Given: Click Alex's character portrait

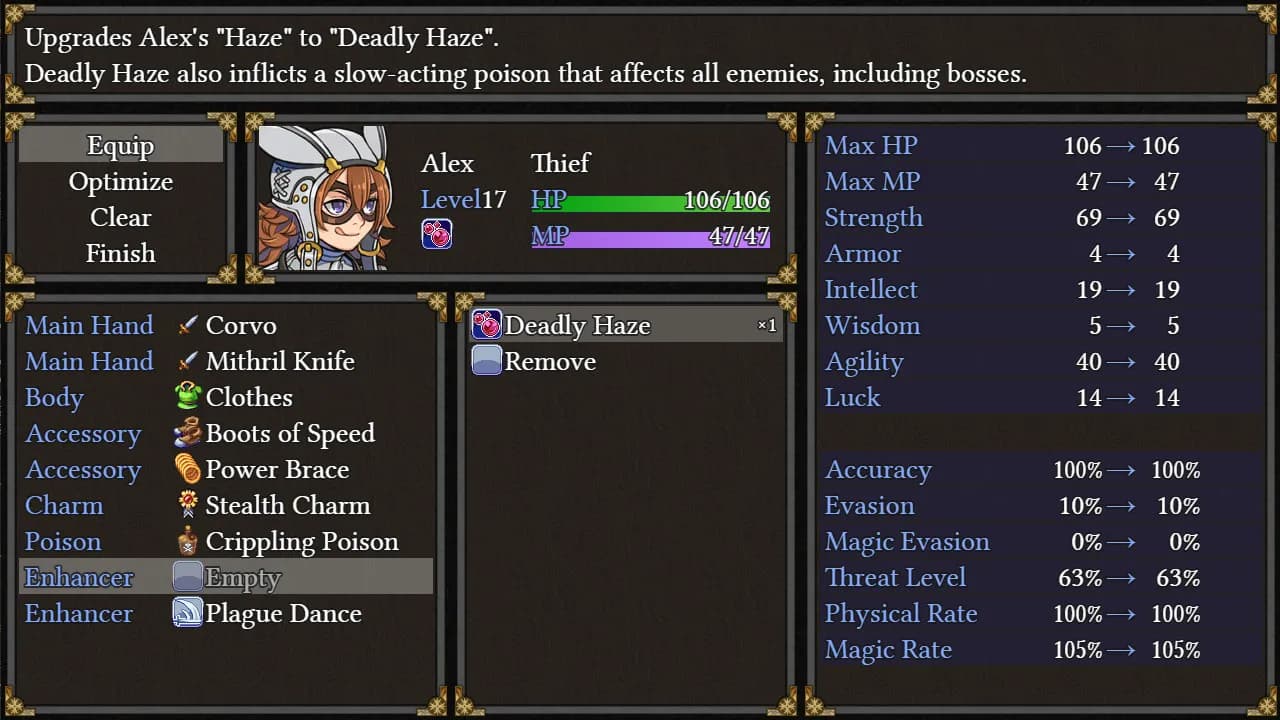Looking at the screenshot, I should (323, 198).
